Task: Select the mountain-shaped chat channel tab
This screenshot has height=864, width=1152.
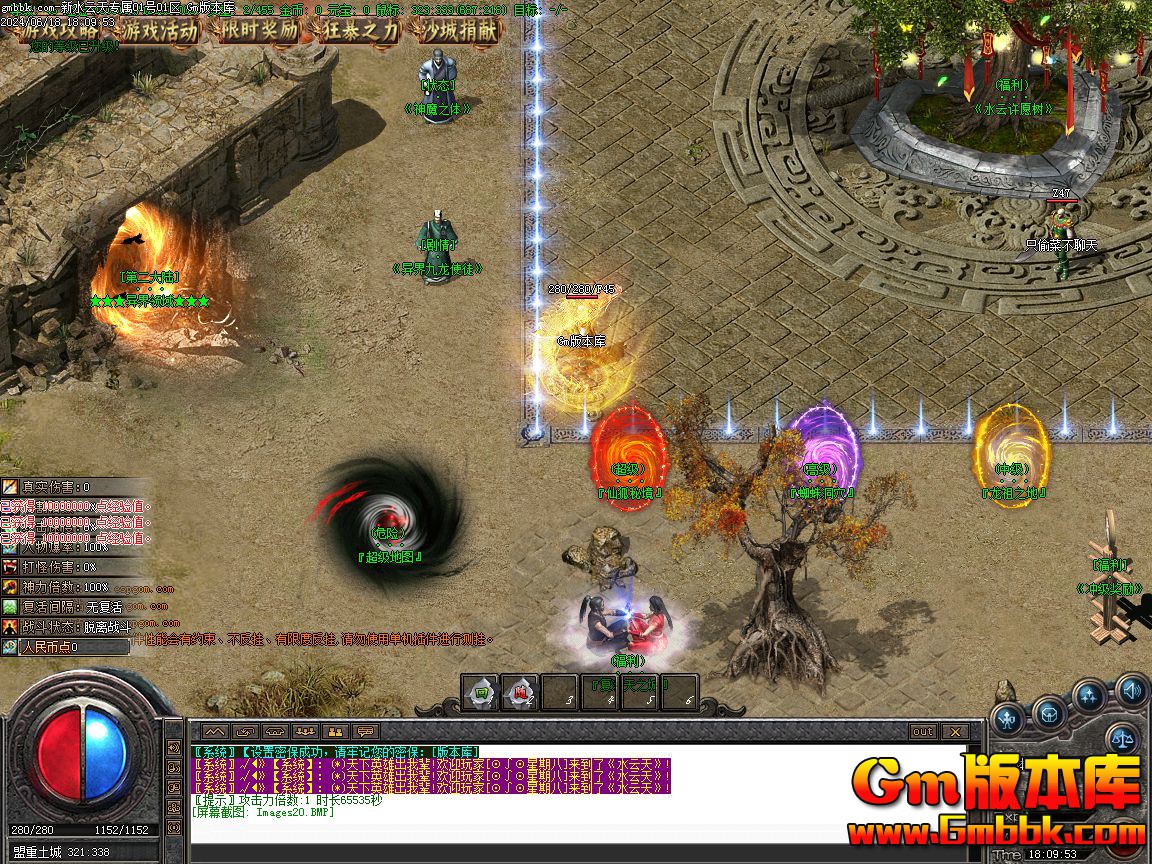Action: pyautogui.click(x=215, y=731)
